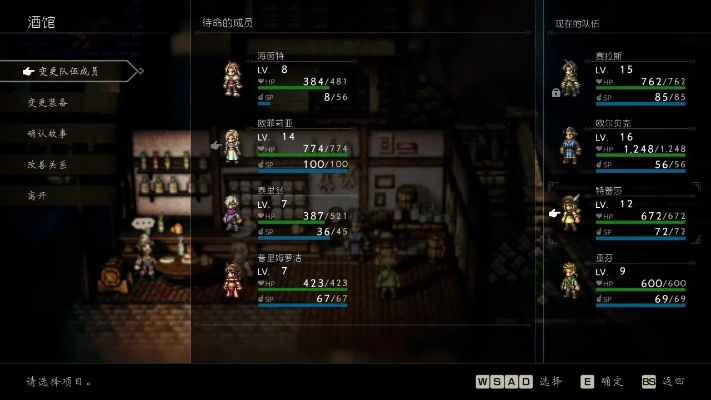The image size is (711, 400).
Task: Select standby member 普里姆罗洁
Action: 290,278
